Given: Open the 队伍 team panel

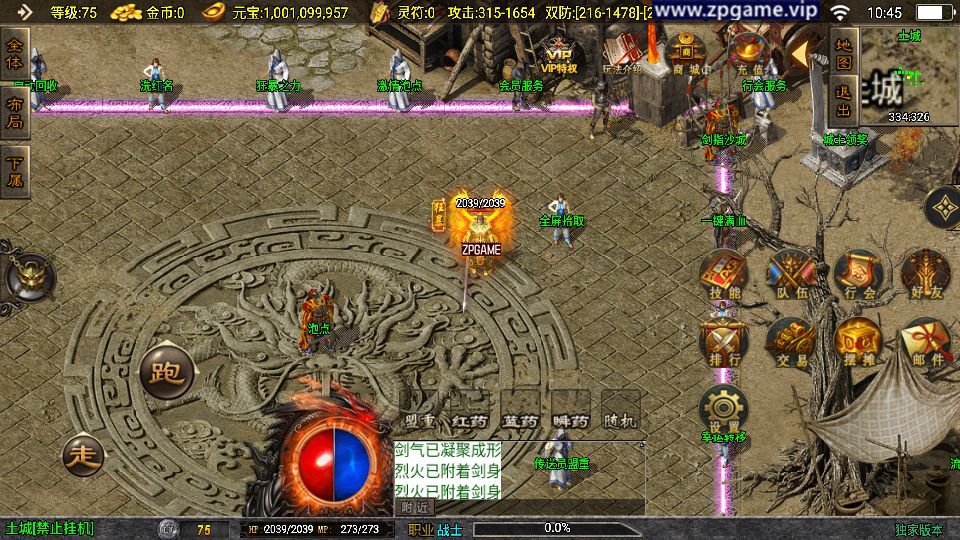Looking at the screenshot, I should (x=790, y=274).
